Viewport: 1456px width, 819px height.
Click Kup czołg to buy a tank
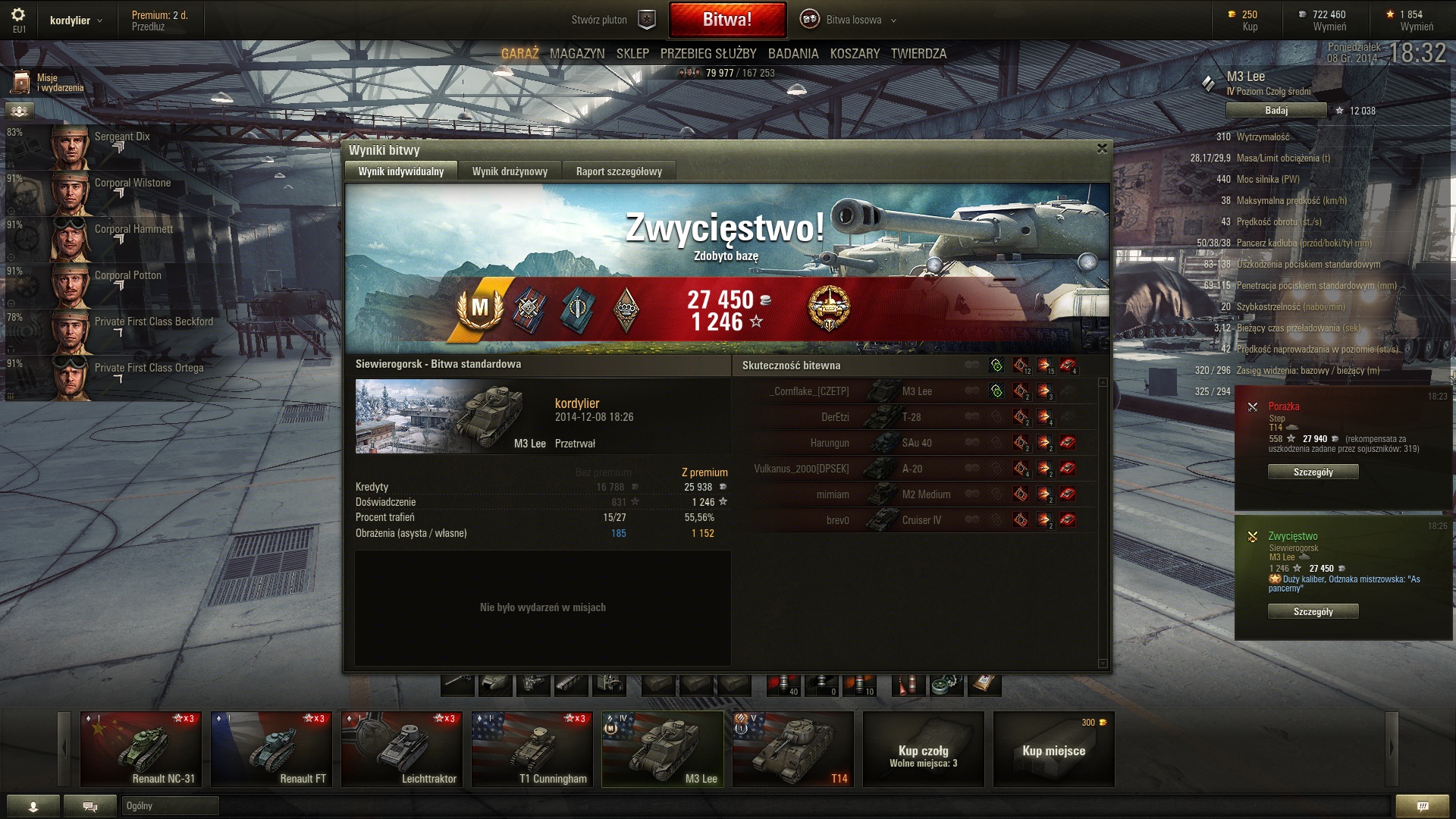point(923,748)
